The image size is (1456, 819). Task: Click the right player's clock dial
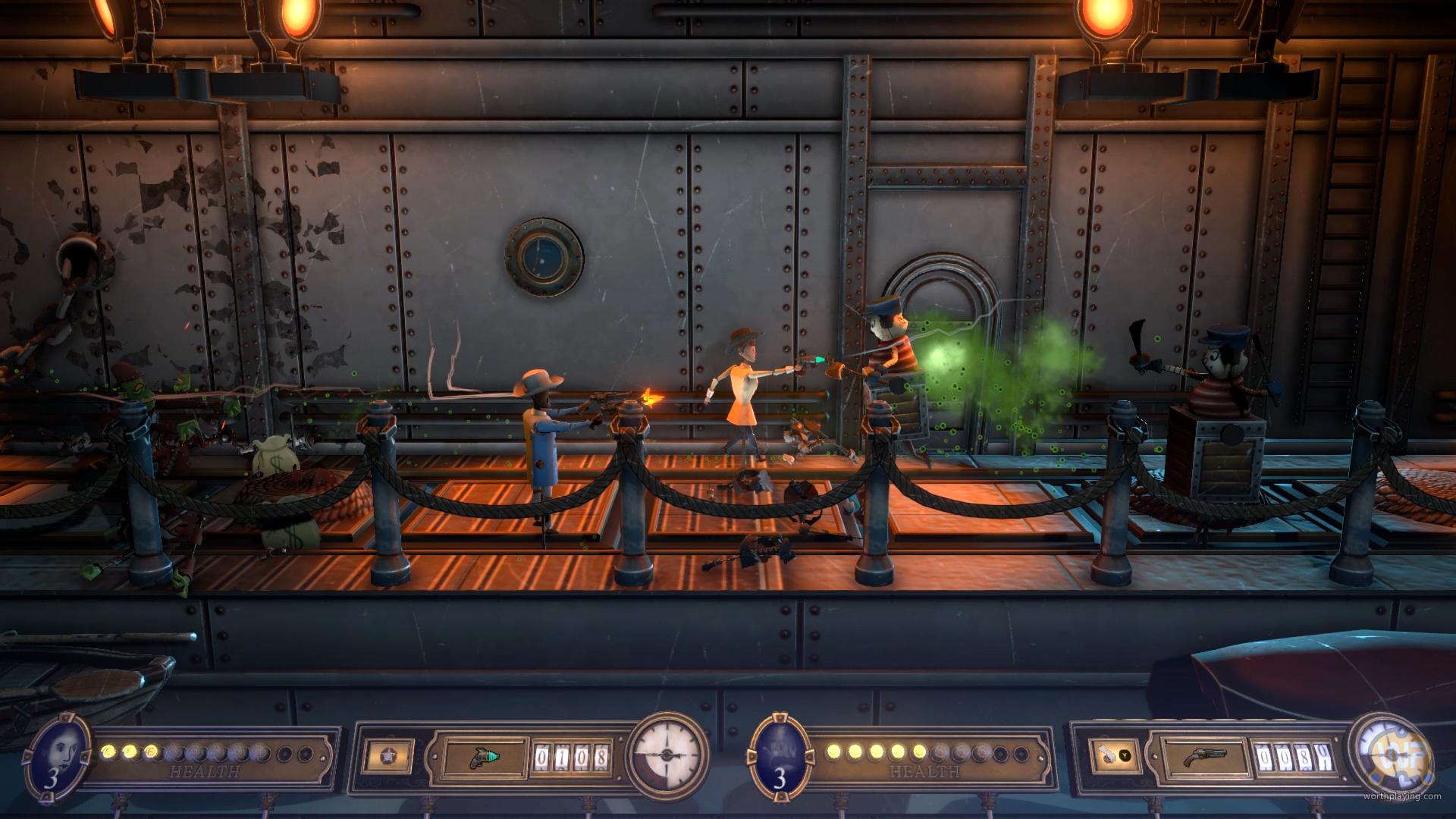coord(1389,755)
